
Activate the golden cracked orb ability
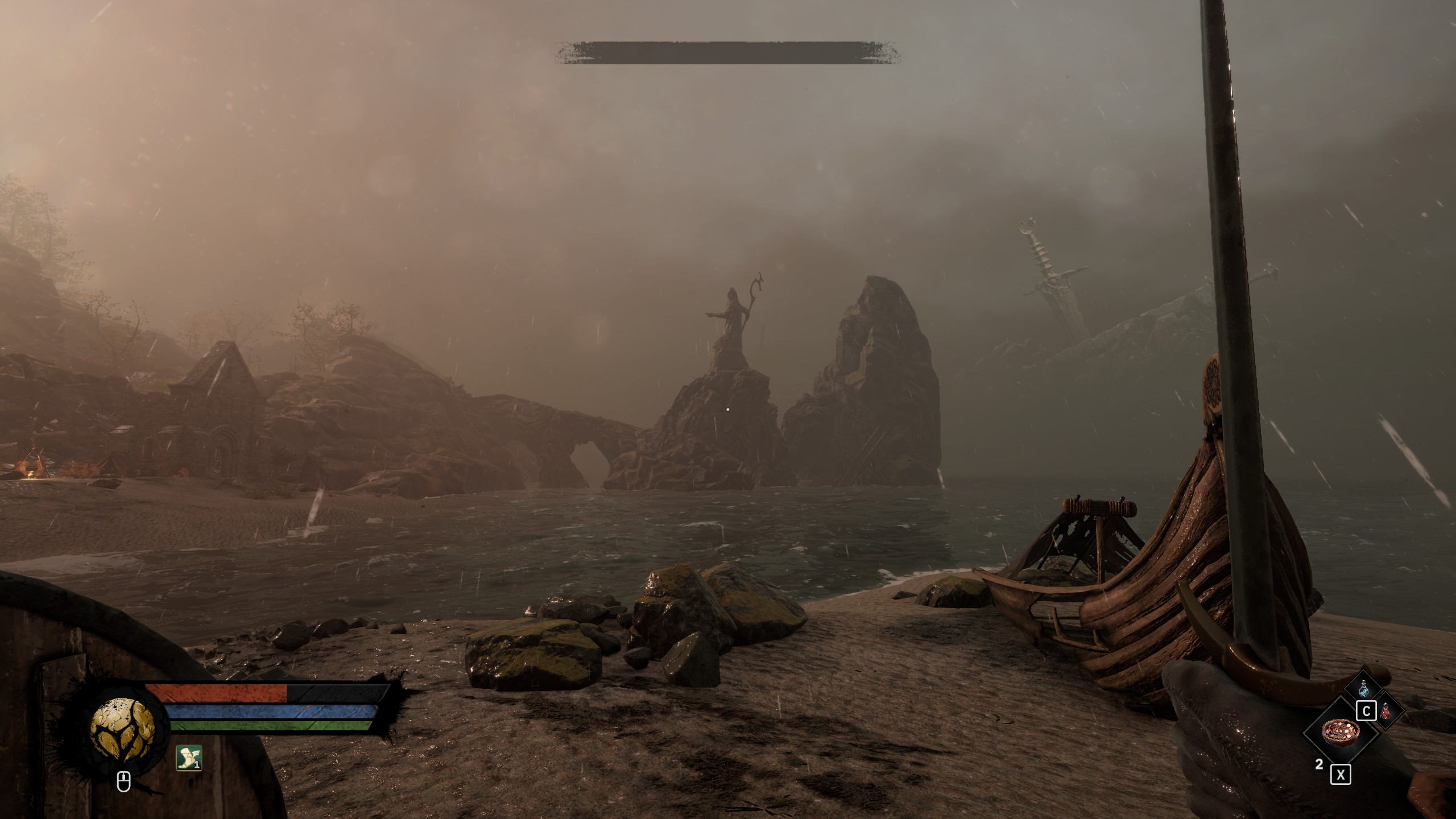point(122,728)
